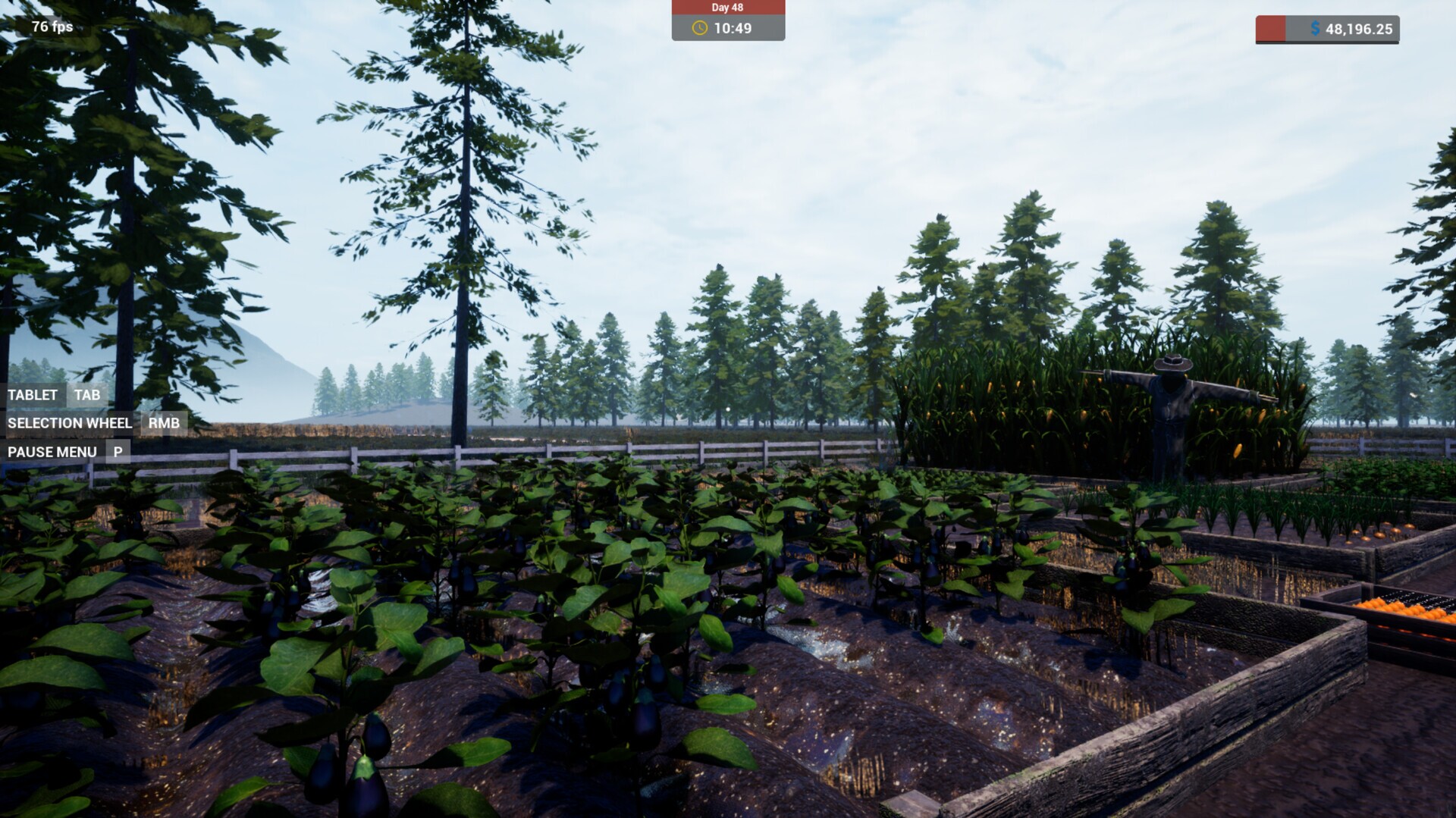Image resolution: width=1456 pixels, height=818 pixels.
Task: Click the SELECTION WHEEL hint entry
Action: point(70,423)
